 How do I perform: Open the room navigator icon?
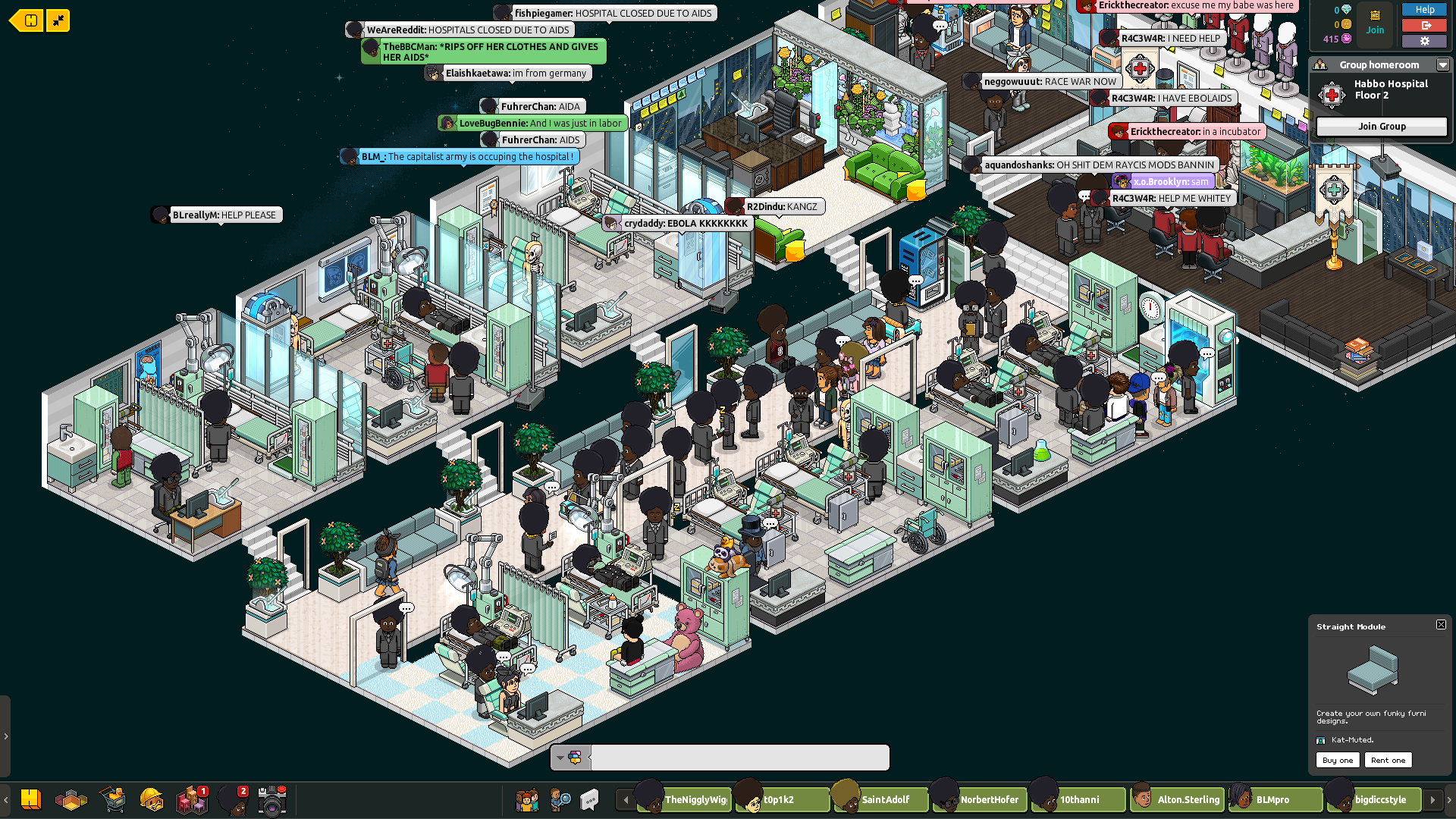pos(71,800)
